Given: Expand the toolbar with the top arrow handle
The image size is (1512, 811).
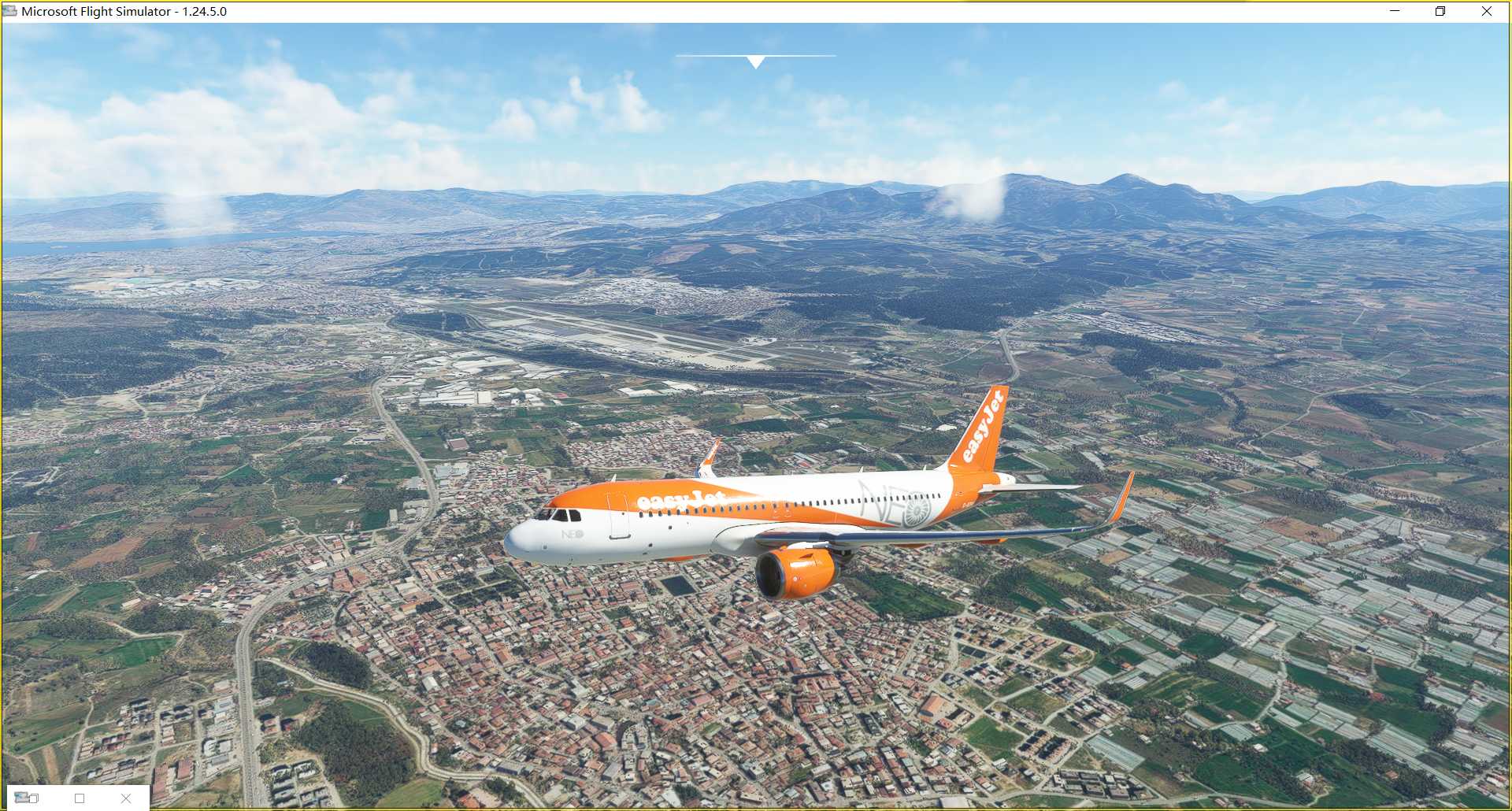Looking at the screenshot, I should (755, 61).
